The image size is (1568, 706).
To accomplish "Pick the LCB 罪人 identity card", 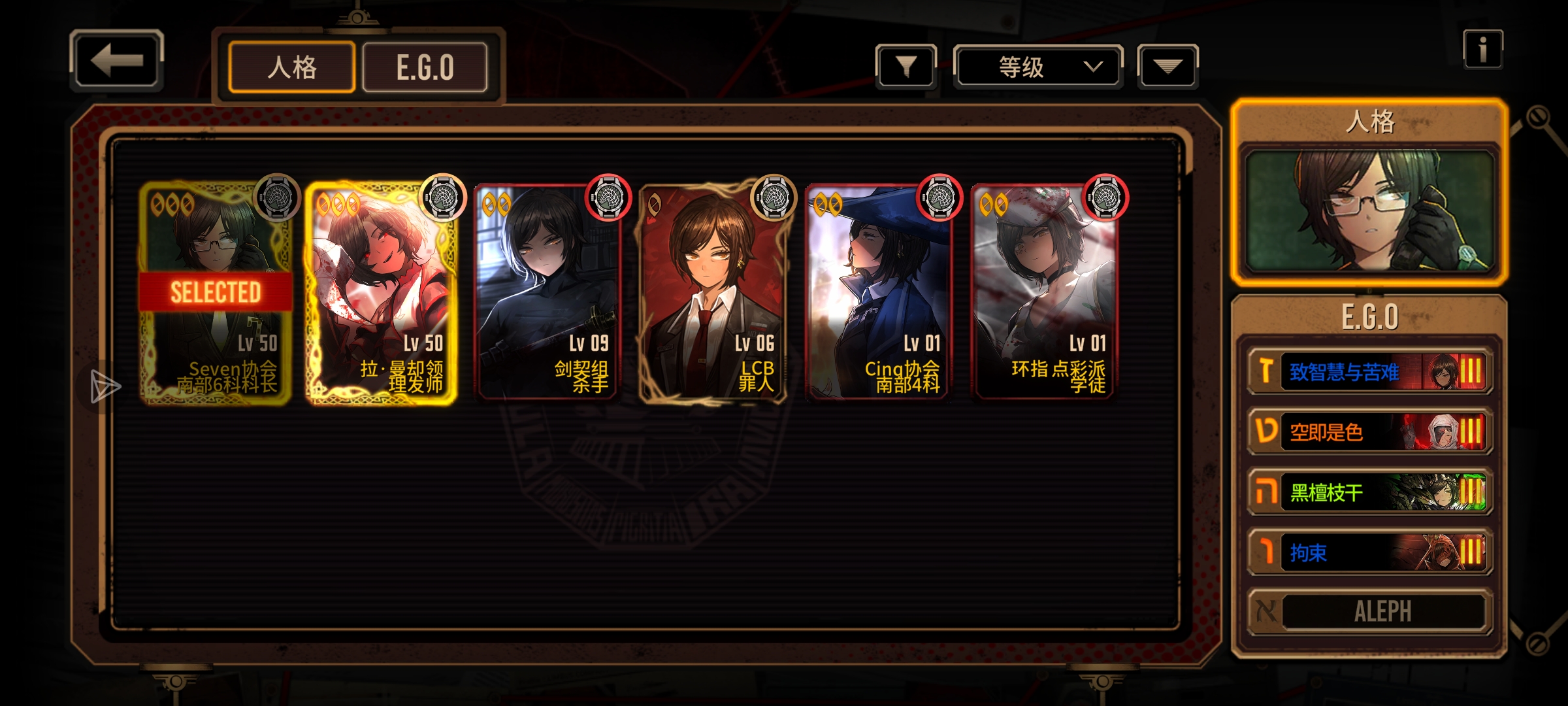I will pos(713,294).
